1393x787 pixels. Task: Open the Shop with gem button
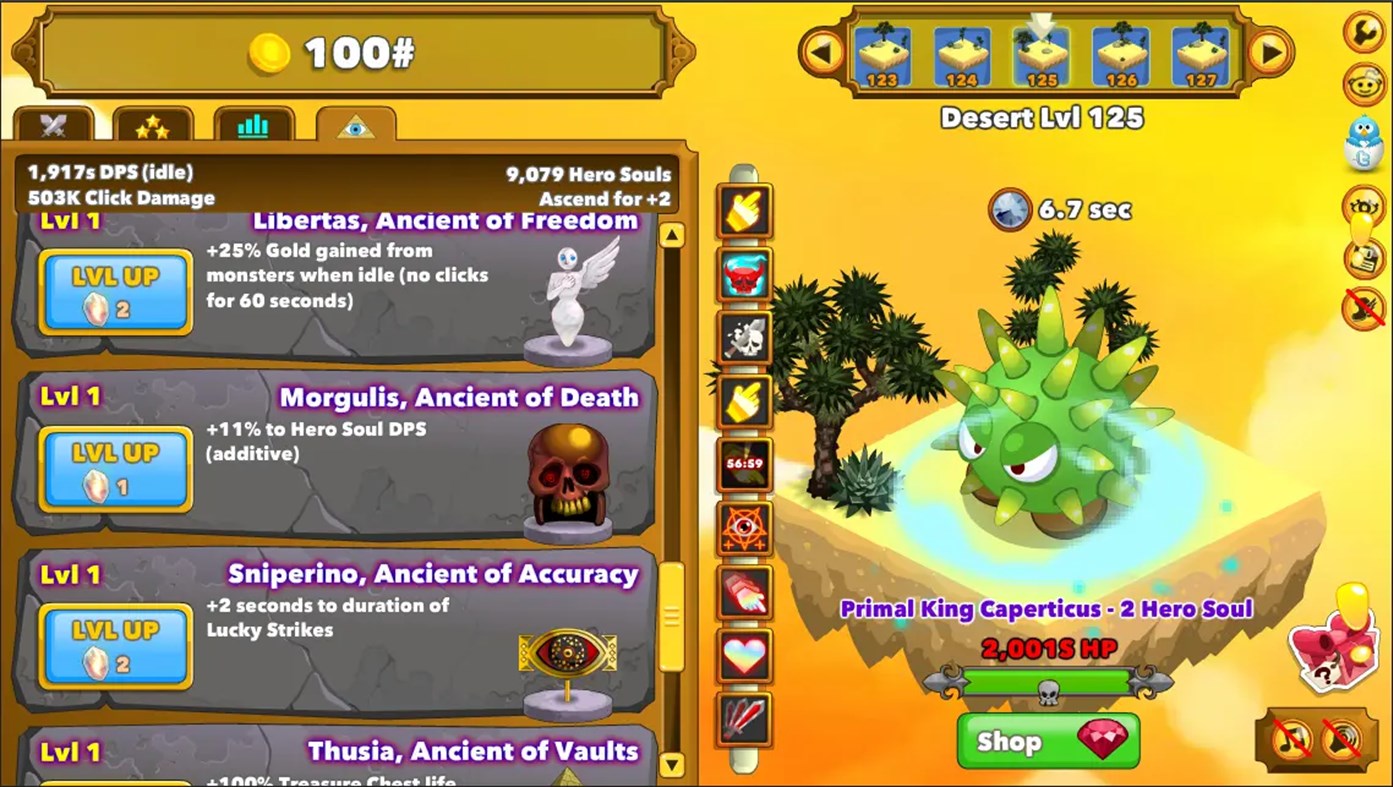click(1046, 741)
